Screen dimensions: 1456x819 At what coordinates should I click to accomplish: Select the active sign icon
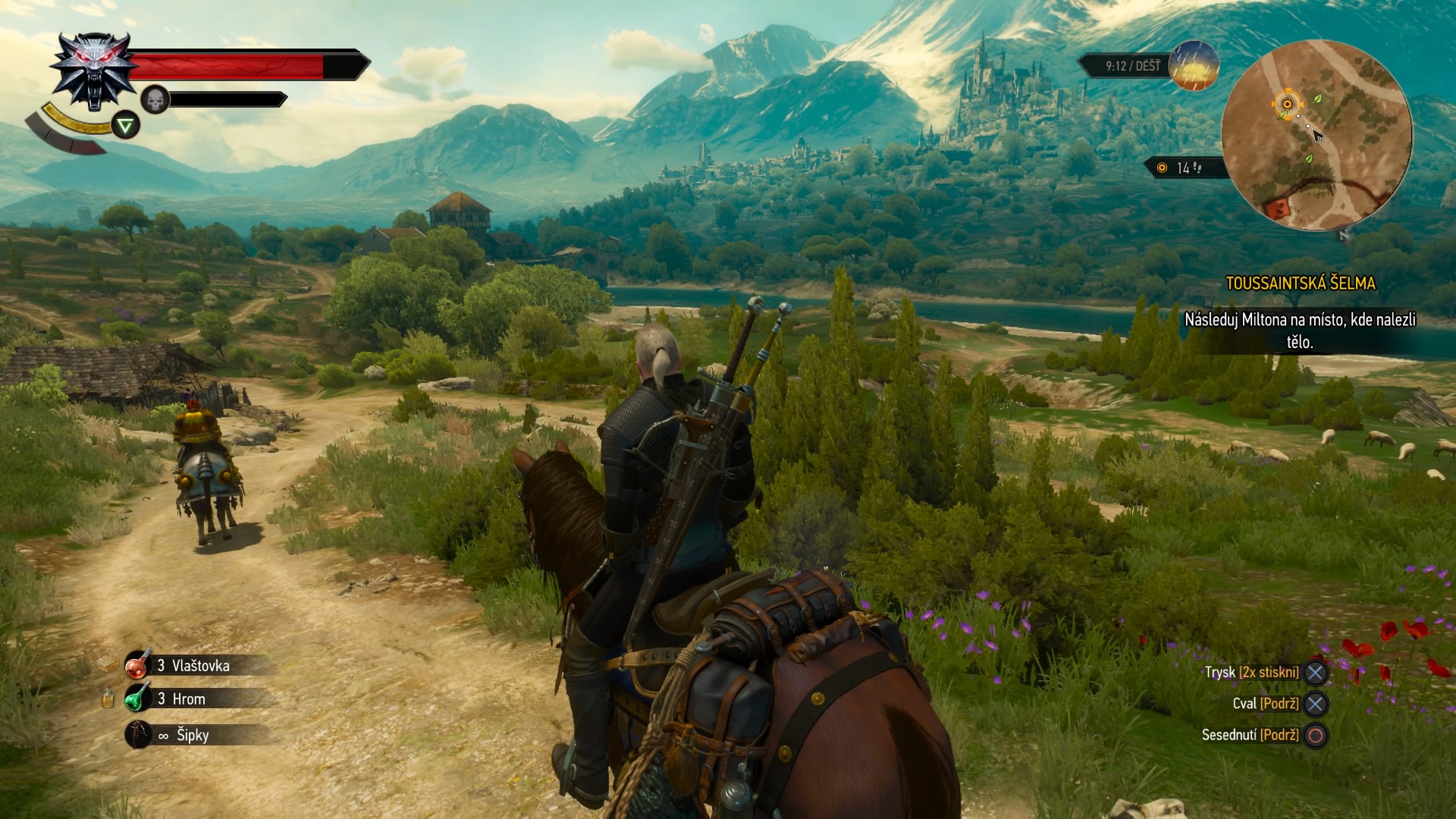126,125
